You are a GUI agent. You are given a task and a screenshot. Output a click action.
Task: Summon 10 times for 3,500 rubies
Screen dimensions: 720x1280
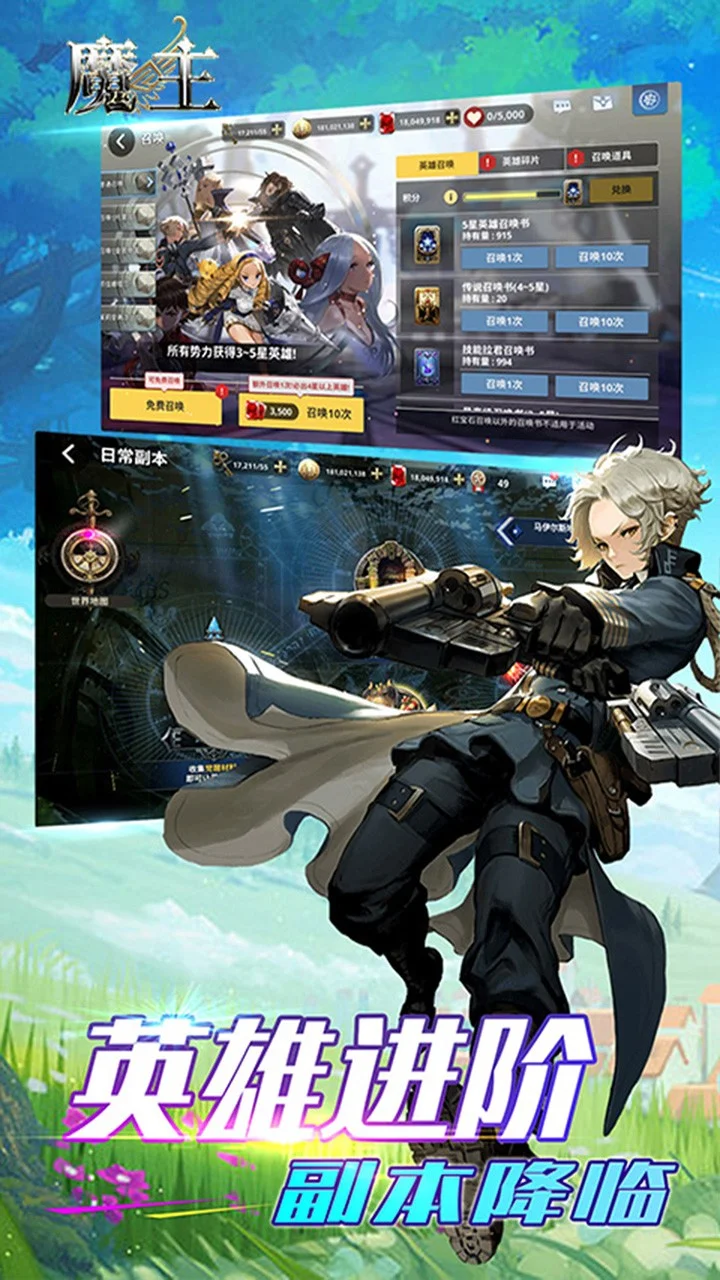[x=301, y=412]
